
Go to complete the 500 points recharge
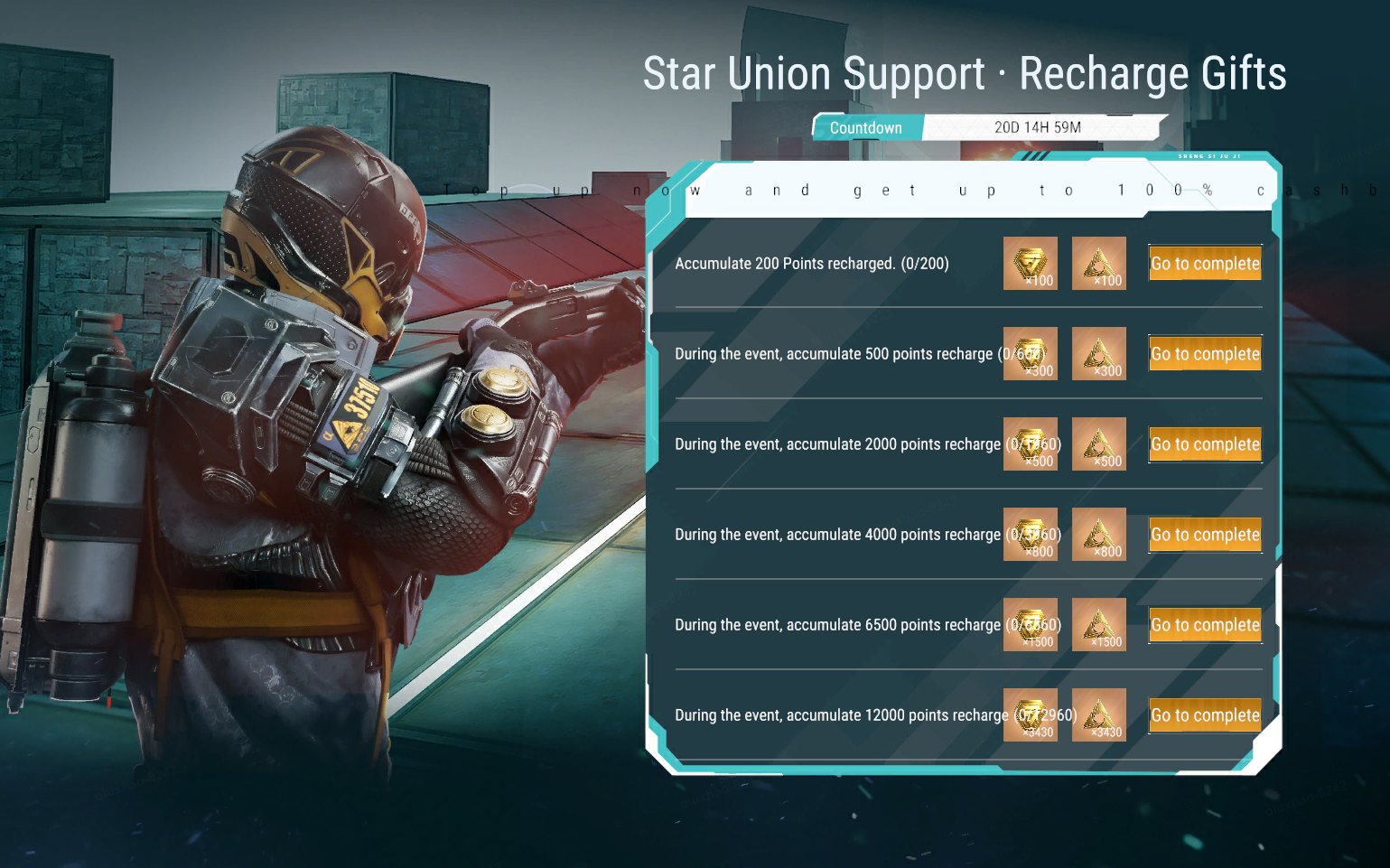pyautogui.click(x=1205, y=354)
